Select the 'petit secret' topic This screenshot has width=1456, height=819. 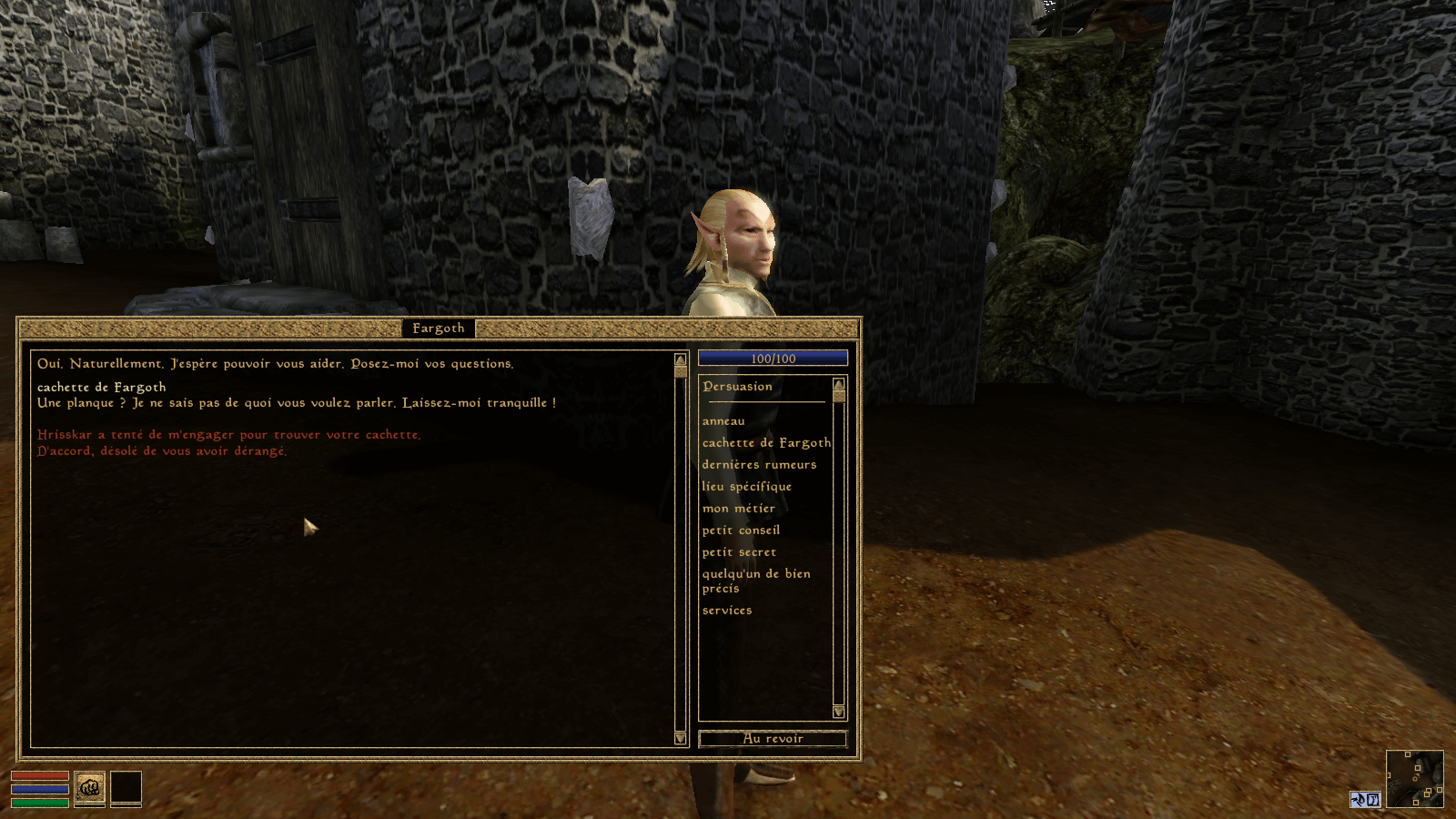(739, 551)
